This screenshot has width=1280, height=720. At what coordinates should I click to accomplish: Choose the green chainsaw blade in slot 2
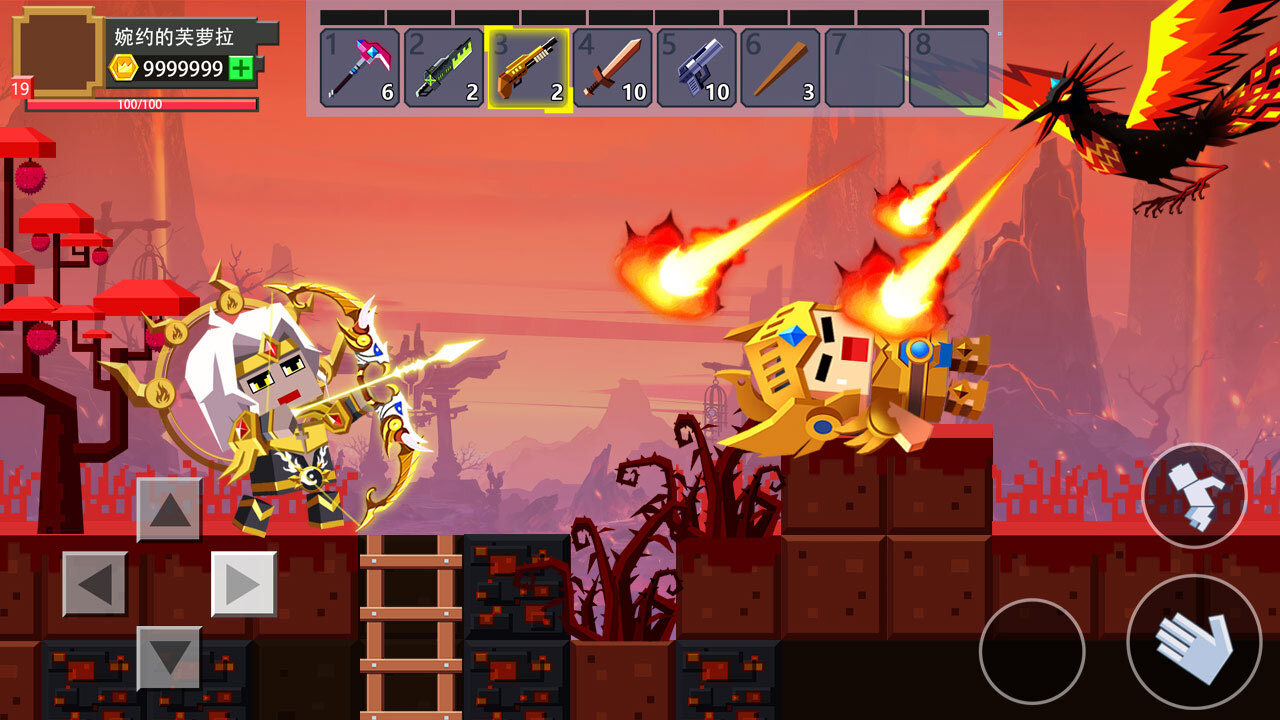point(444,68)
